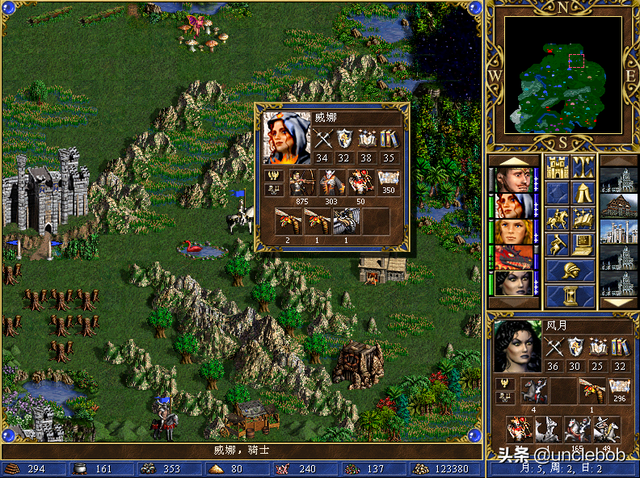This screenshot has height=478, width=640.
Task: Open the Kingdom Overview castle button
Action: [x=556, y=167]
